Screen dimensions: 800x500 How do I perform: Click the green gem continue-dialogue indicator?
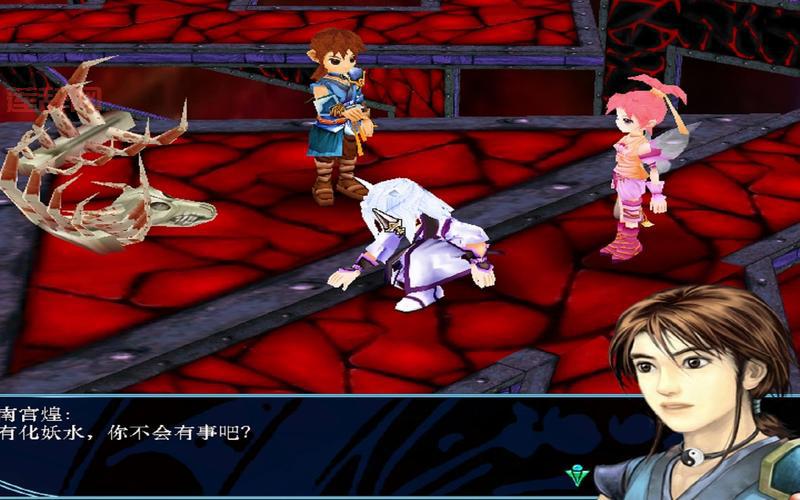(576, 475)
